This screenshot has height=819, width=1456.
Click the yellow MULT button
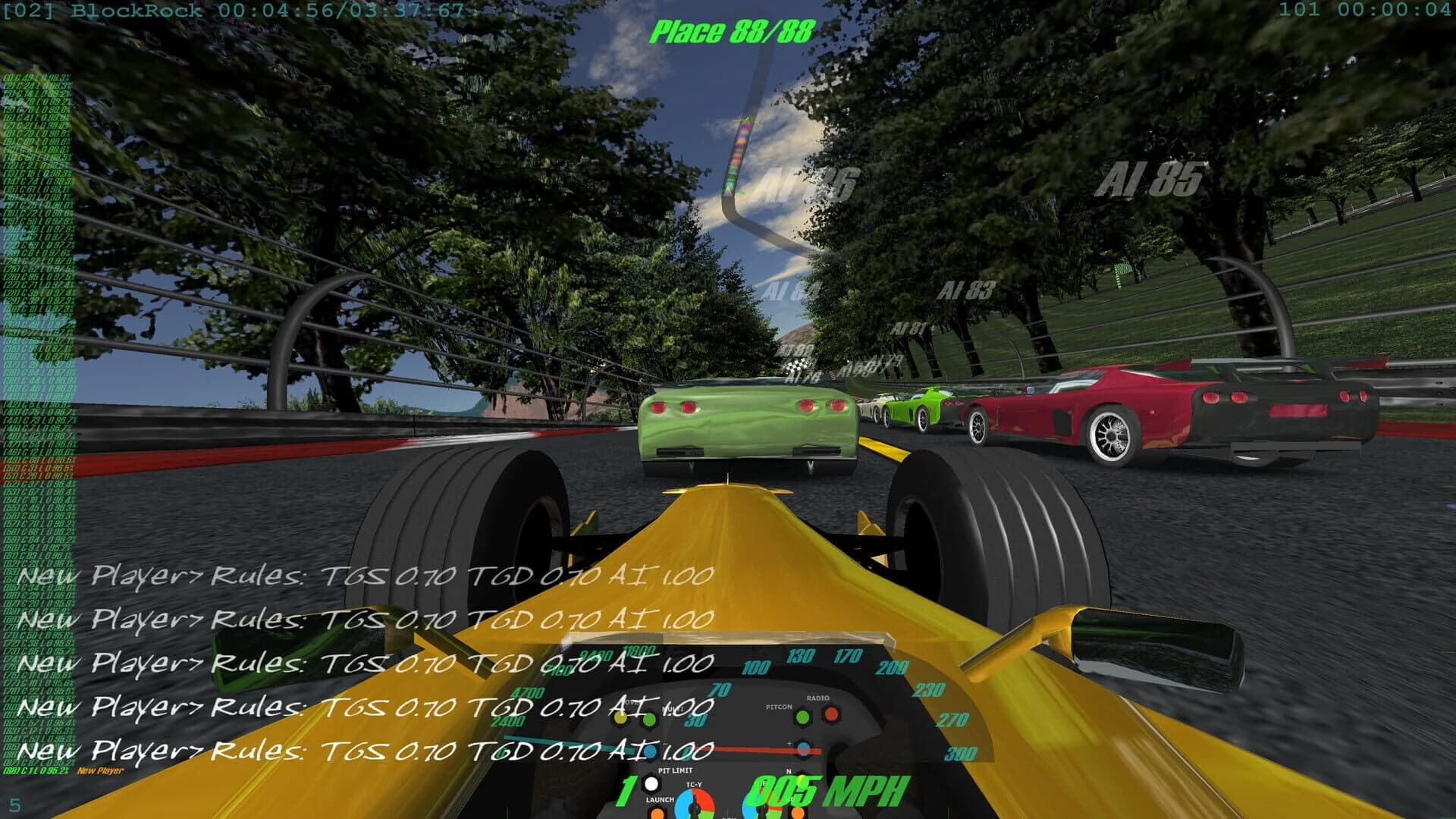618,719
